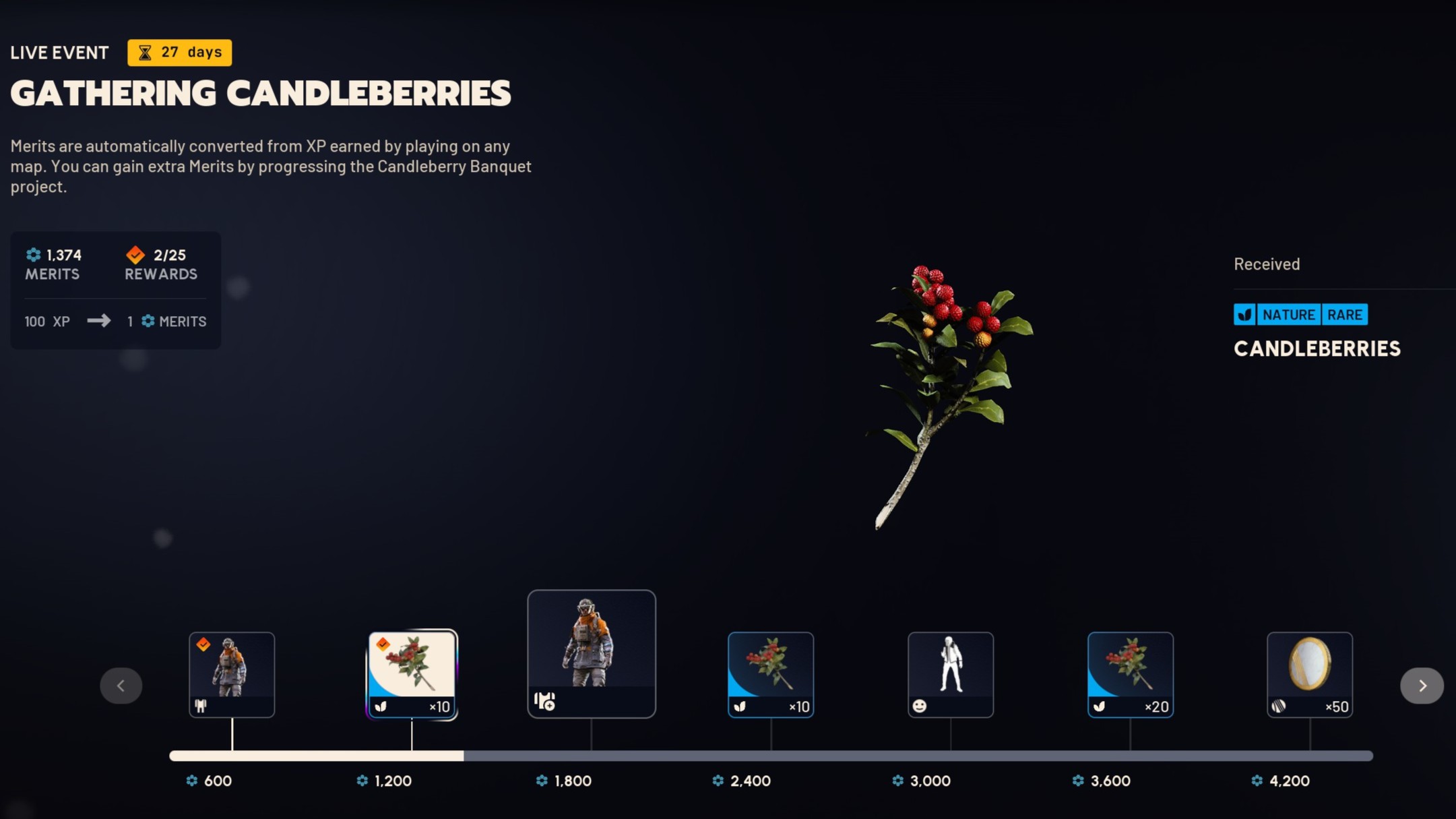Select the NATURE category label
The height and width of the screenshot is (819, 1456).
click(x=1290, y=314)
